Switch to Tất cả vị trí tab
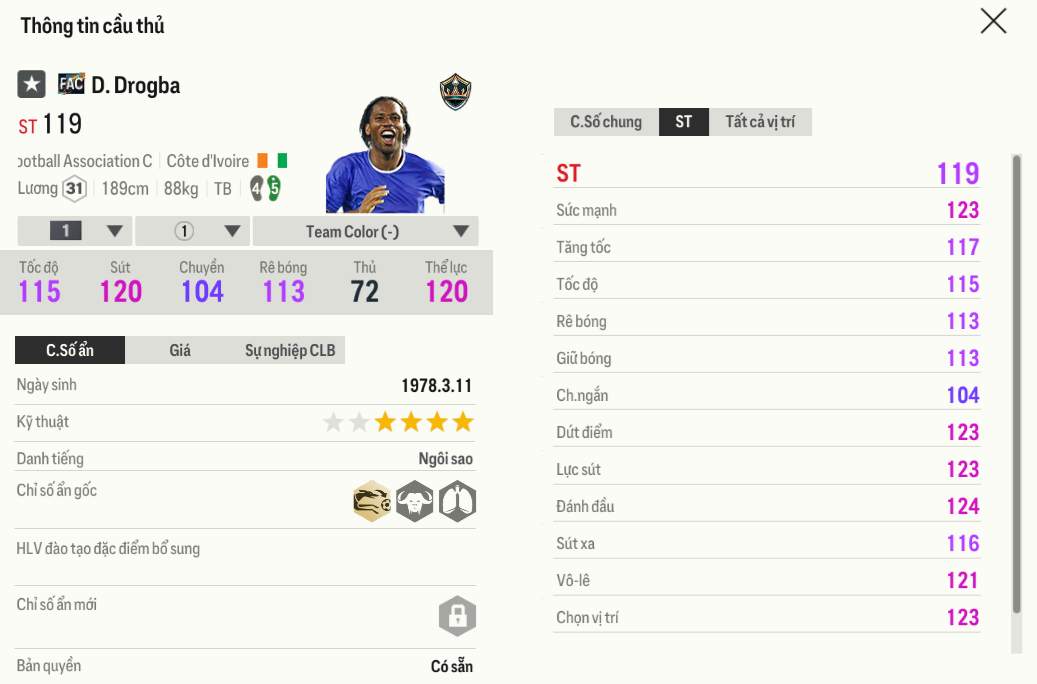The image size is (1037, 684). [x=760, y=122]
